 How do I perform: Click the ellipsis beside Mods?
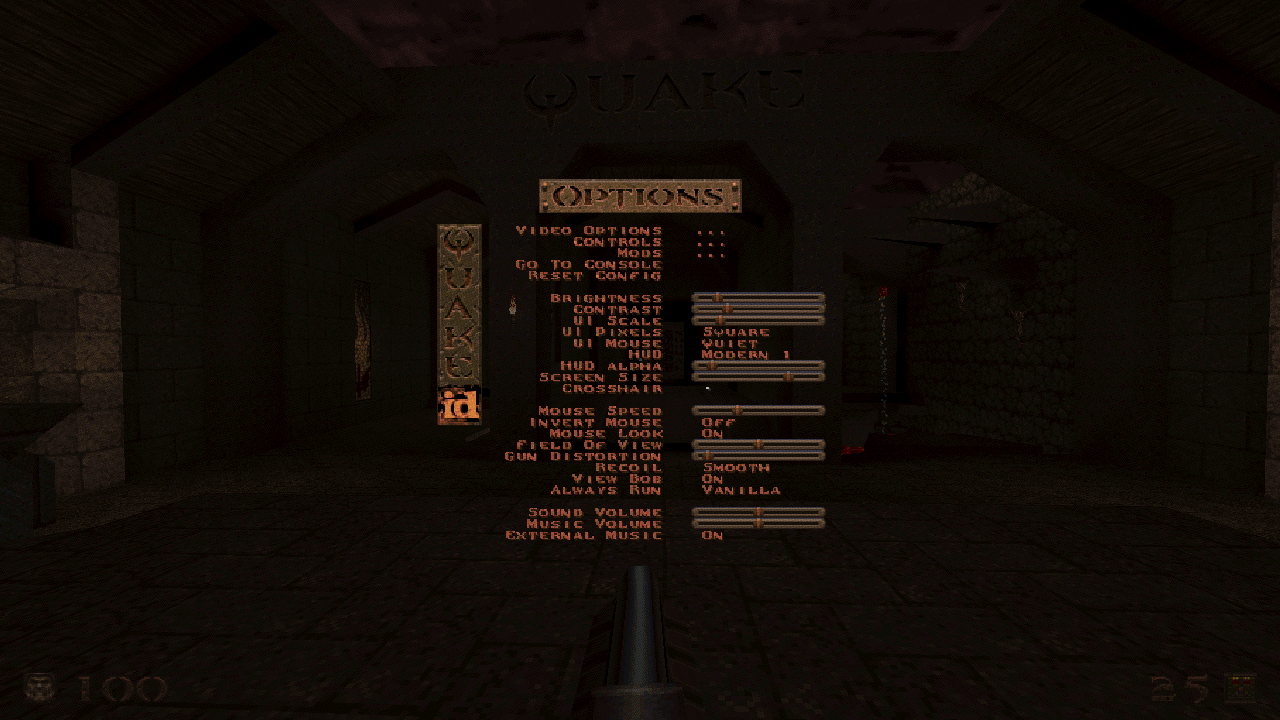tap(711, 253)
